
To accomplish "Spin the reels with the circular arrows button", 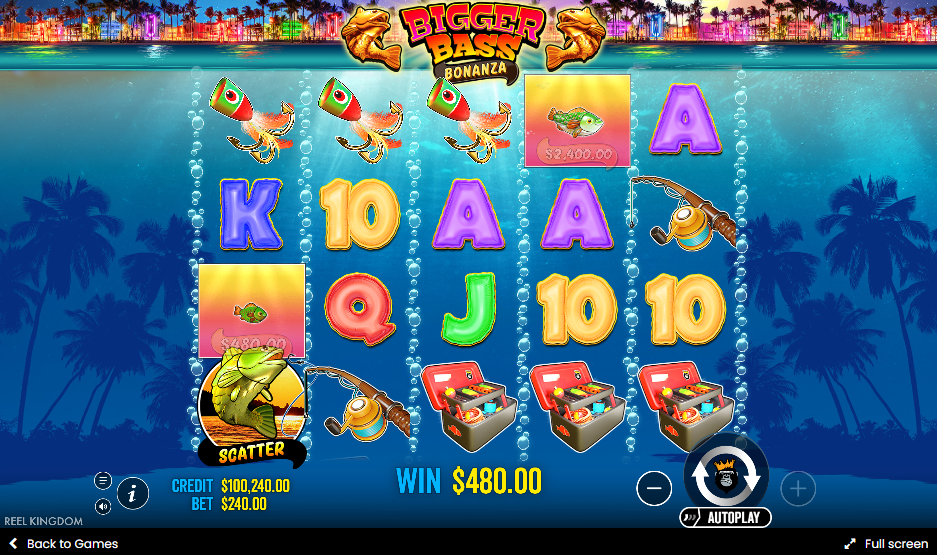I will [x=726, y=479].
